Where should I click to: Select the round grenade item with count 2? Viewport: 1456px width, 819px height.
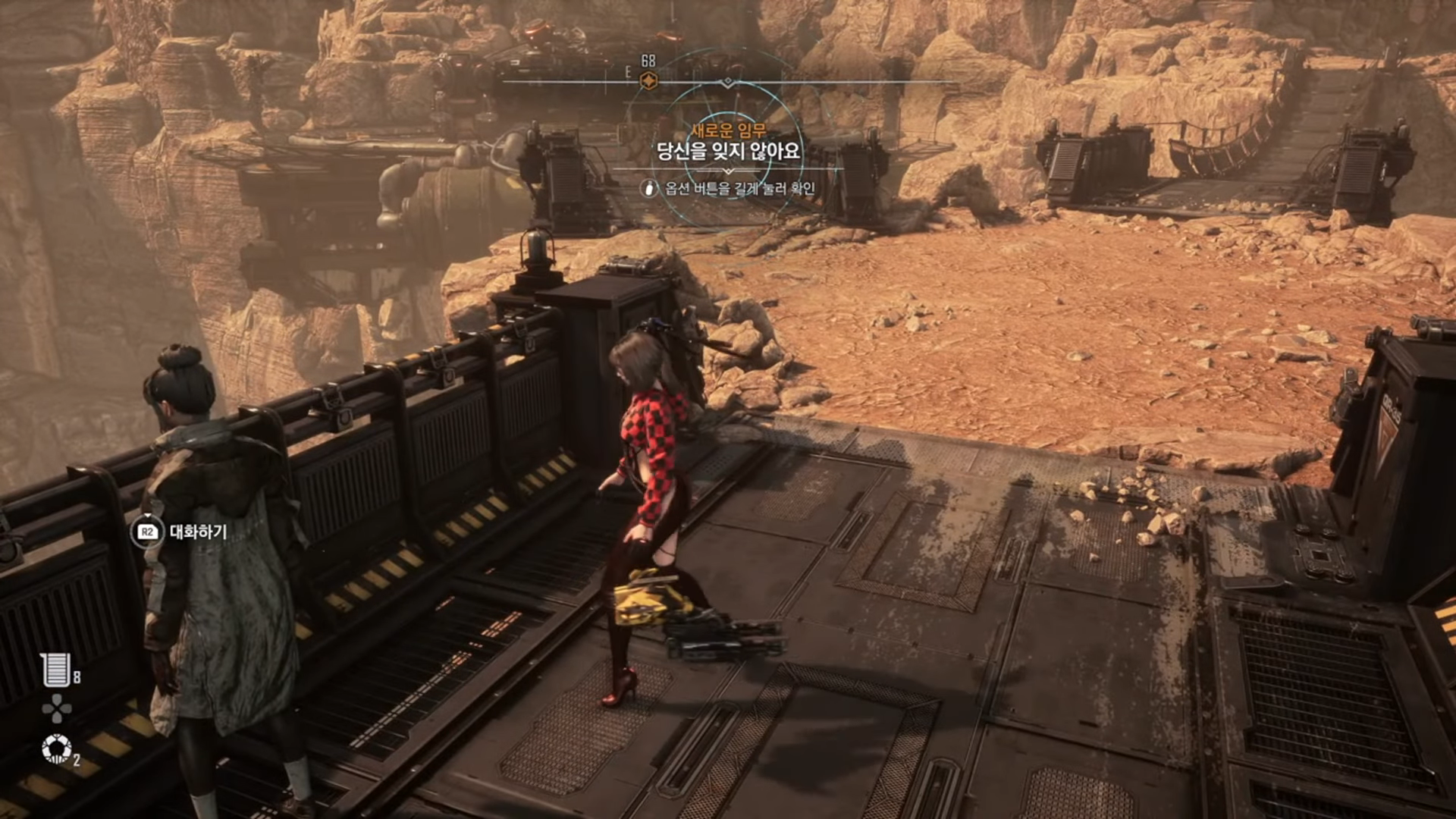click(56, 748)
